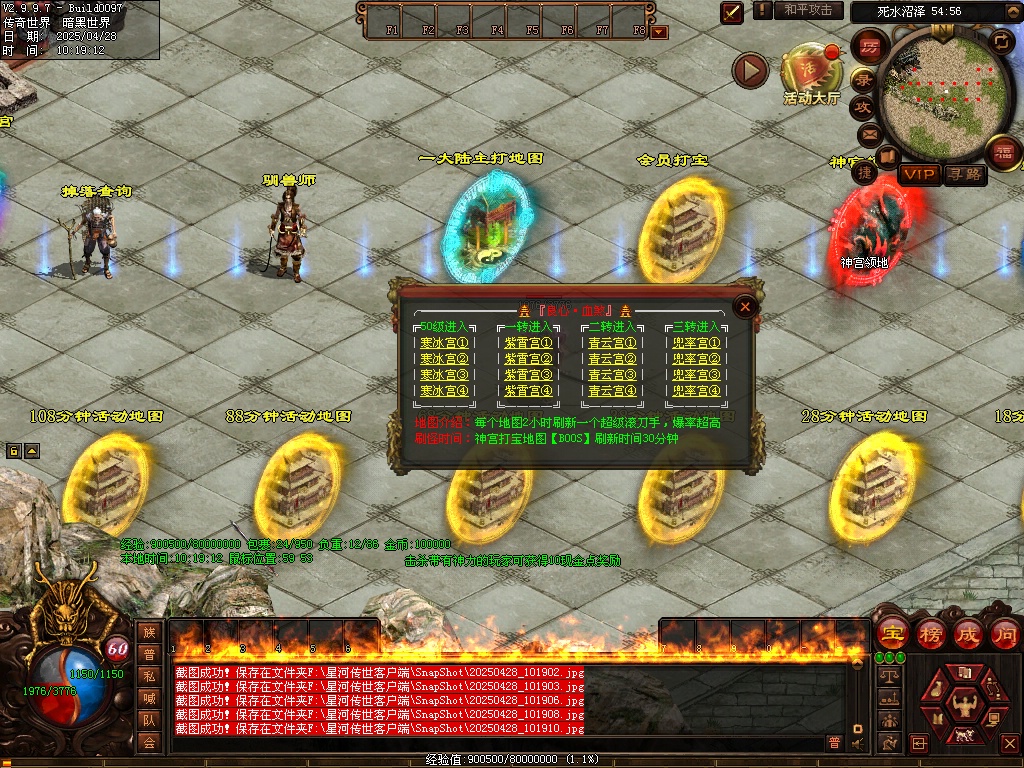This screenshot has width=1024, height=768.
Task: Enter 寒冰宫① from the 50级 column
Action: [x=444, y=343]
